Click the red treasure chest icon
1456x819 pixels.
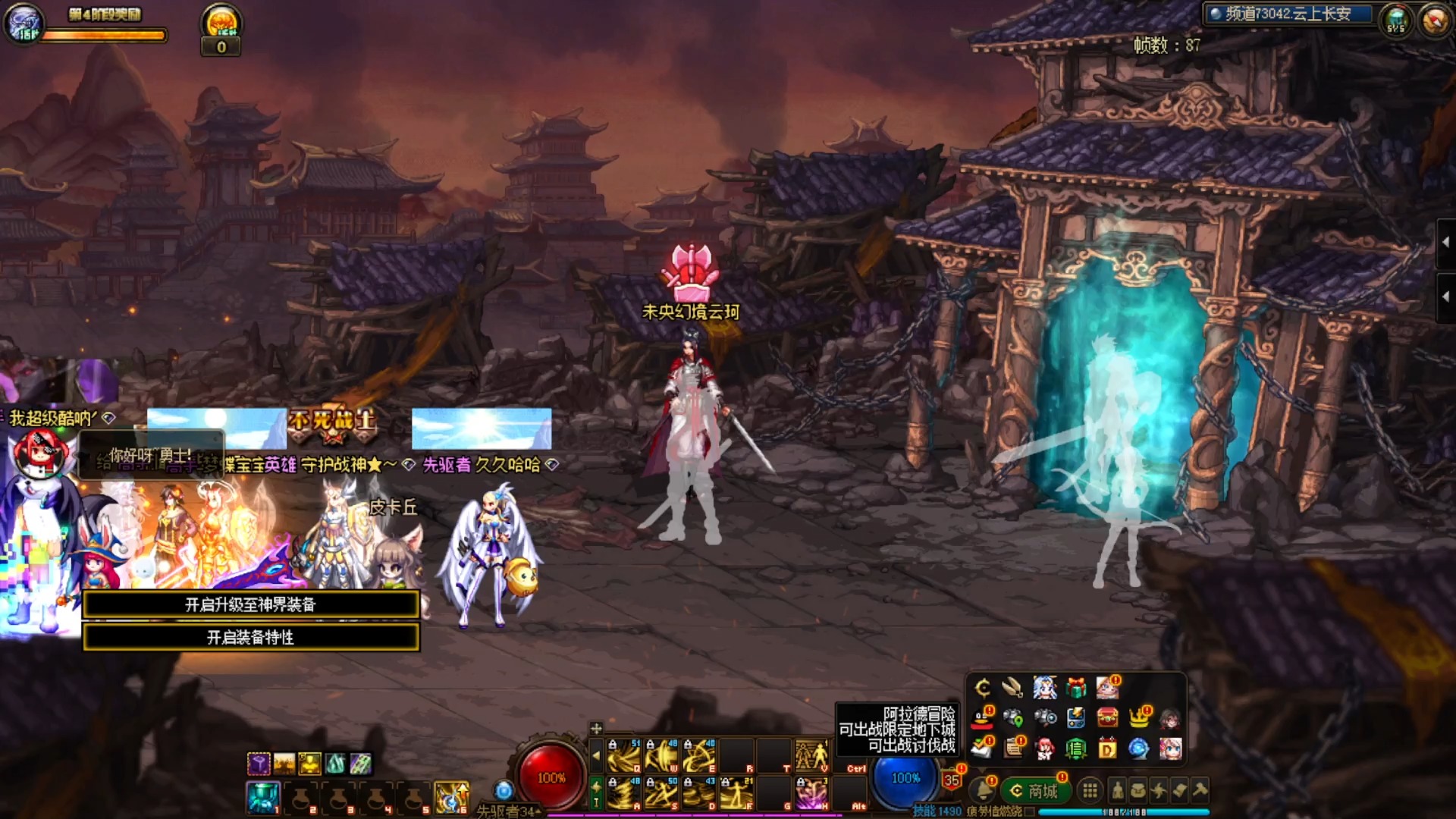click(1107, 717)
